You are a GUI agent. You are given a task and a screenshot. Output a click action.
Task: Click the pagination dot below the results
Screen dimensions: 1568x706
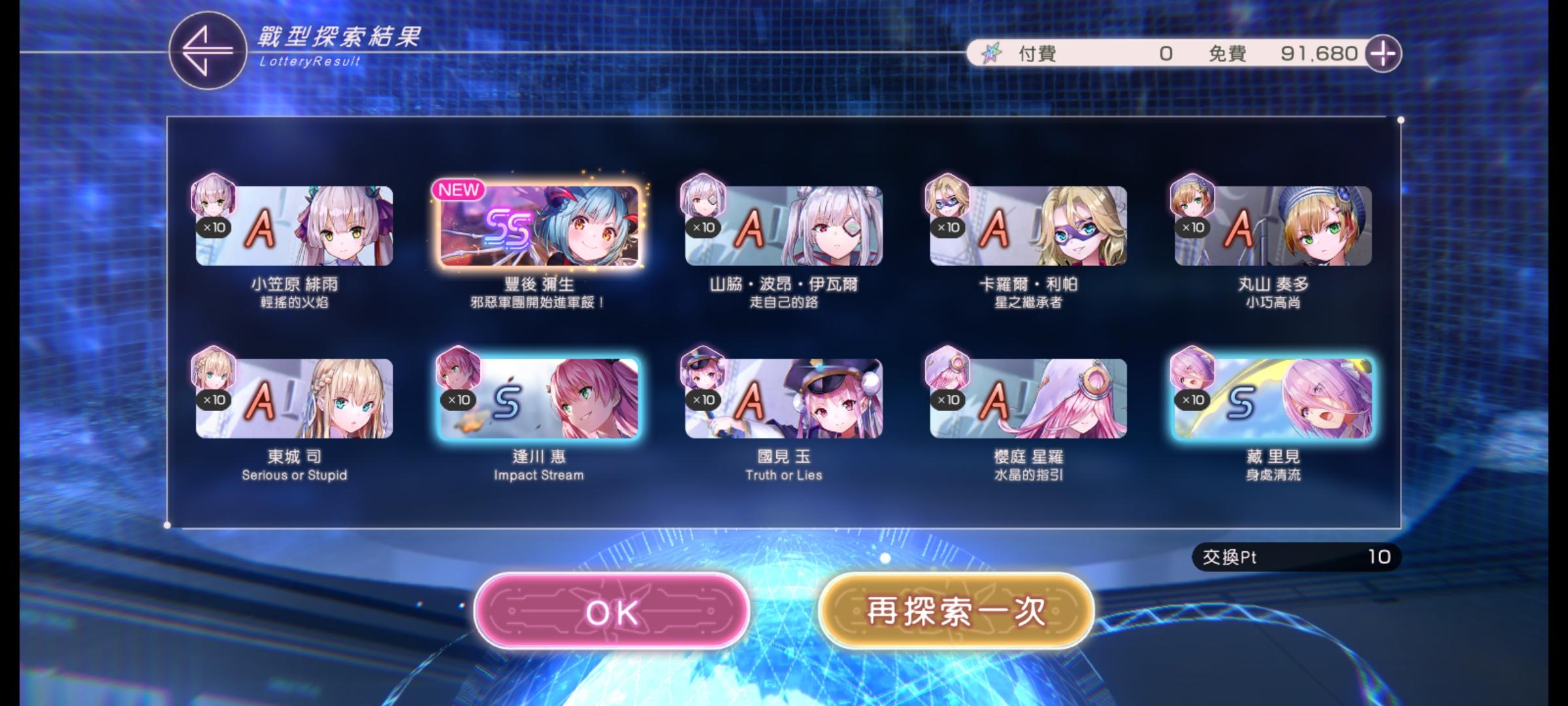point(886,557)
